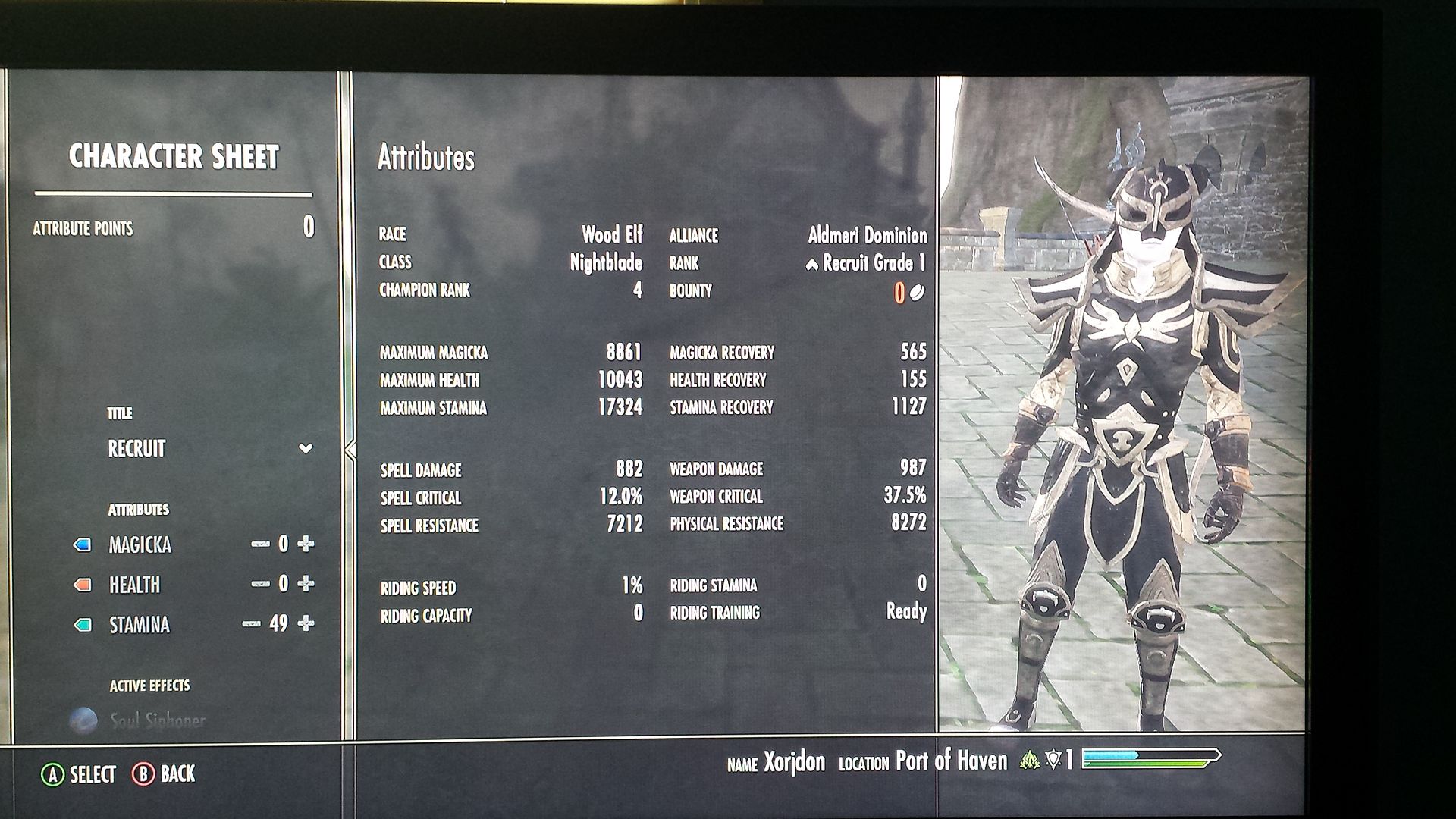The width and height of the screenshot is (1456, 819).
Task: Click the Magicka attribute arrow icon
Action: click(x=83, y=544)
